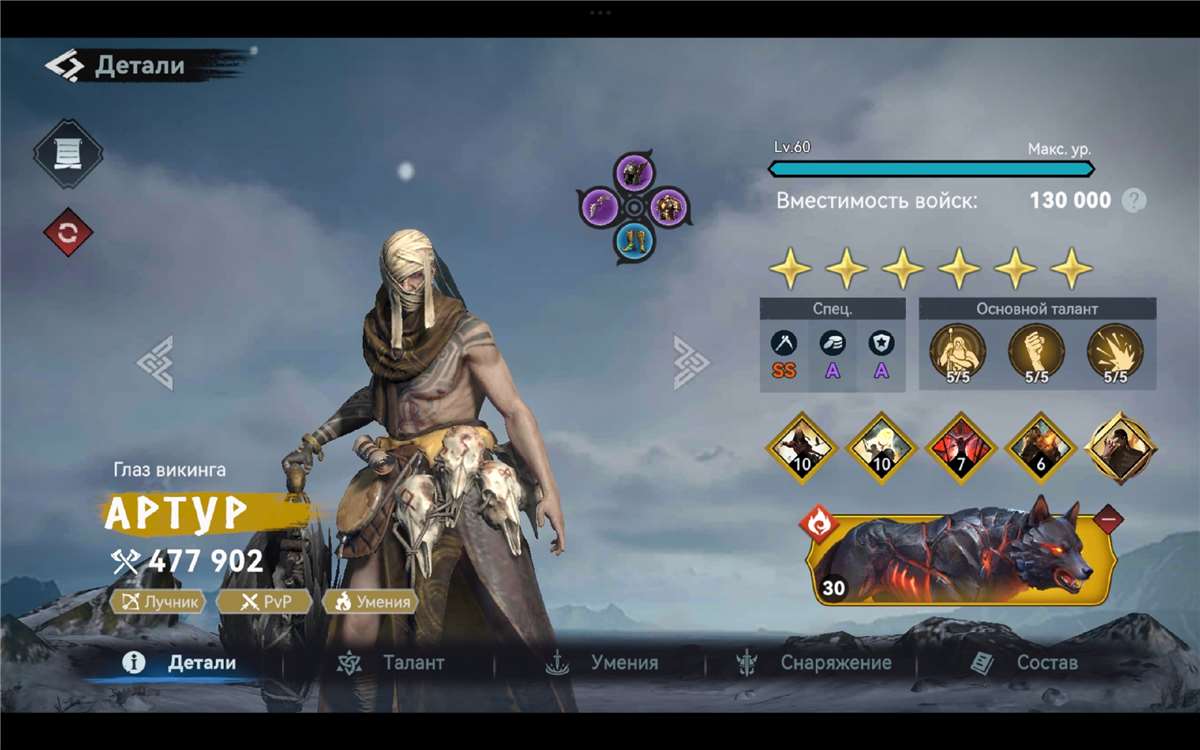
Task: View the fist main talent icon
Action: click(x=1036, y=351)
